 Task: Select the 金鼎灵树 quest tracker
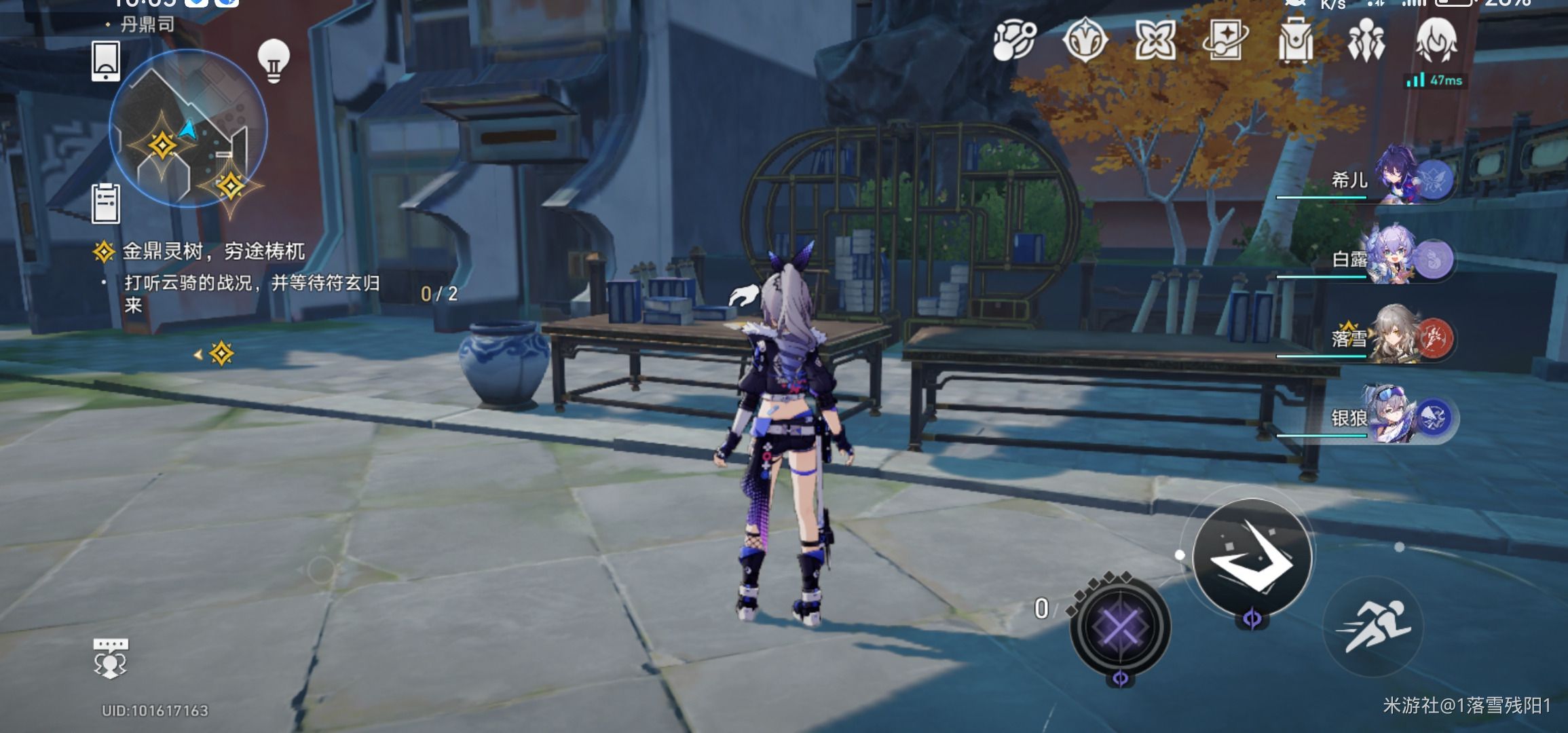pyautogui.click(x=213, y=252)
